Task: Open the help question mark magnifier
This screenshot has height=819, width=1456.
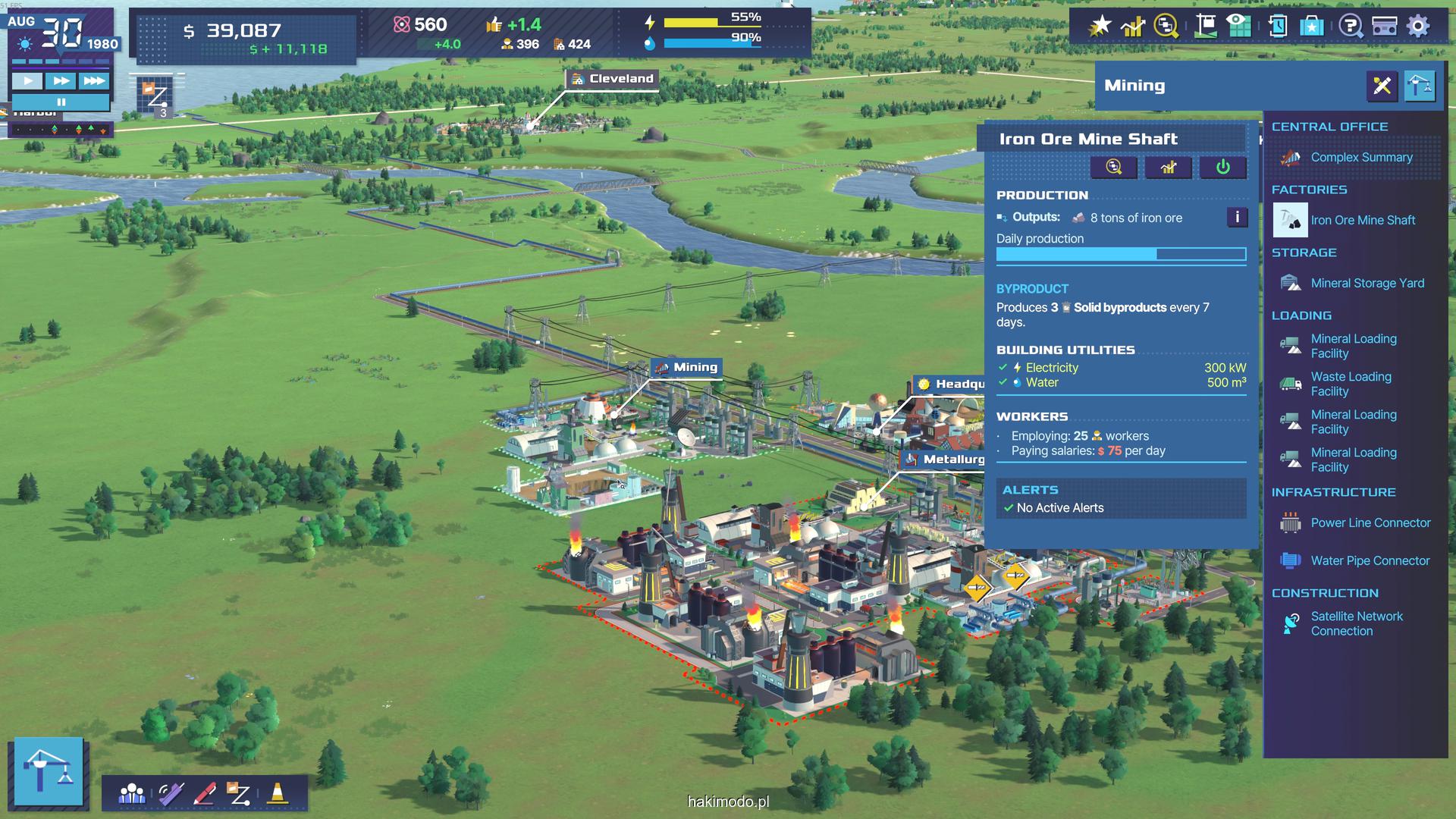Action: [x=1350, y=26]
